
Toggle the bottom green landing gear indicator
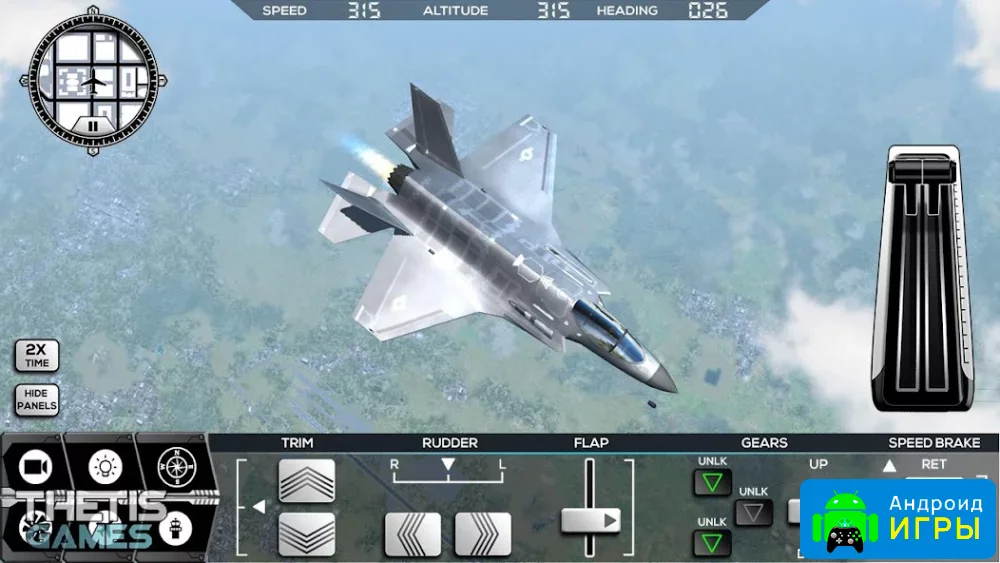click(x=712, y=543)
